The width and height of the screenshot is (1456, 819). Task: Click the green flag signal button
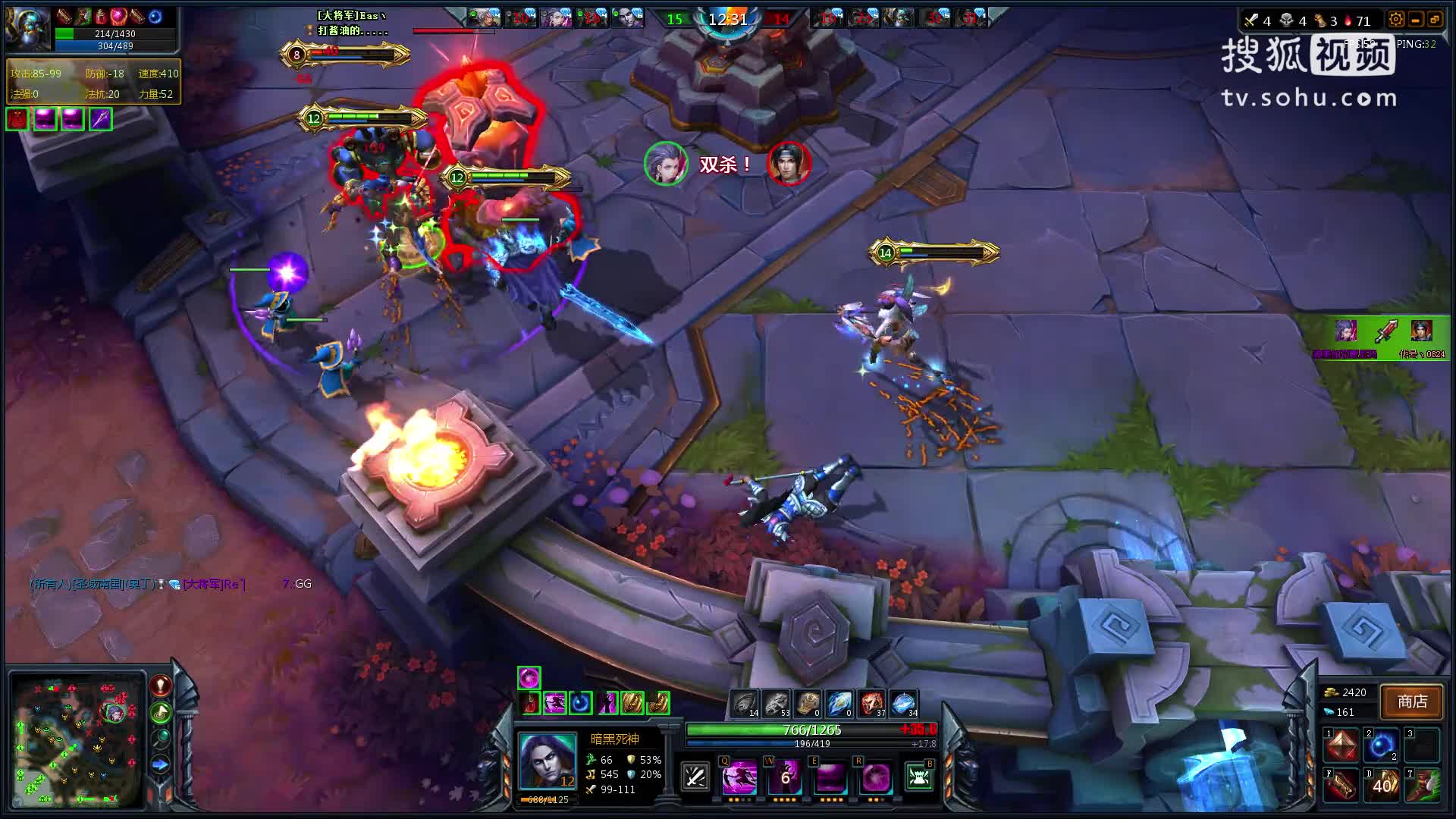160,712
